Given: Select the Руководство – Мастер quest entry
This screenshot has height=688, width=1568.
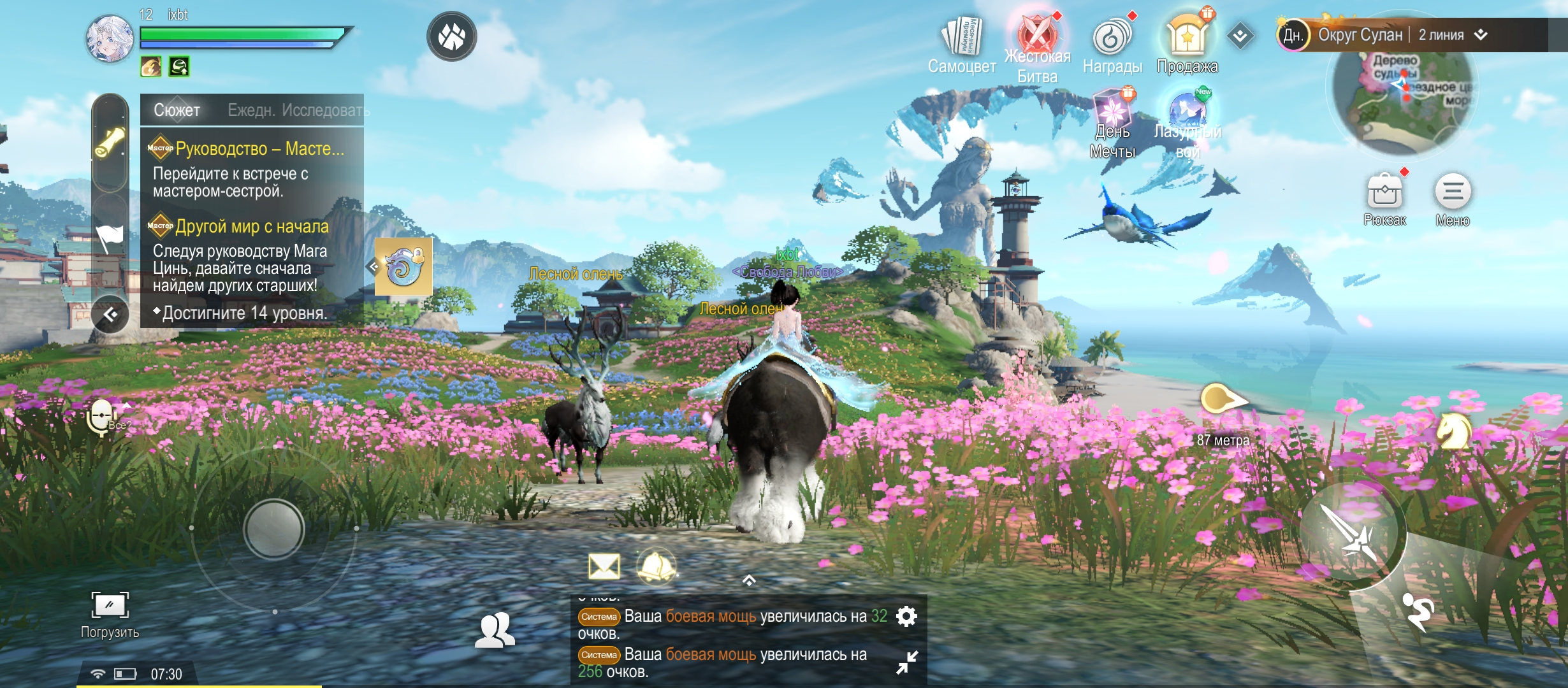Looking at the screenshot, I should pos(255,168).
